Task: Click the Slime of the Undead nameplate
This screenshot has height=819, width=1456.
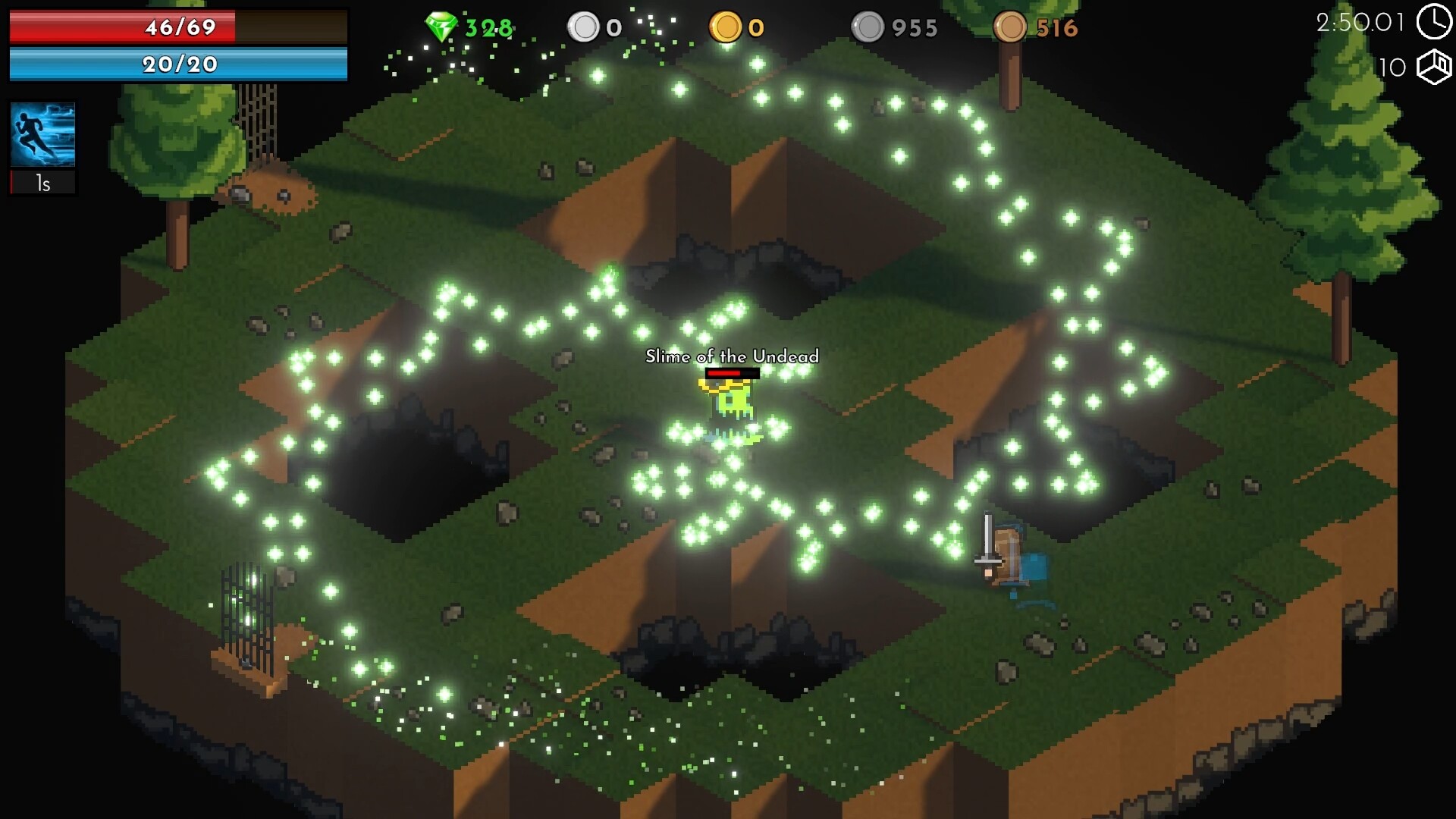Action: [732, 356]
